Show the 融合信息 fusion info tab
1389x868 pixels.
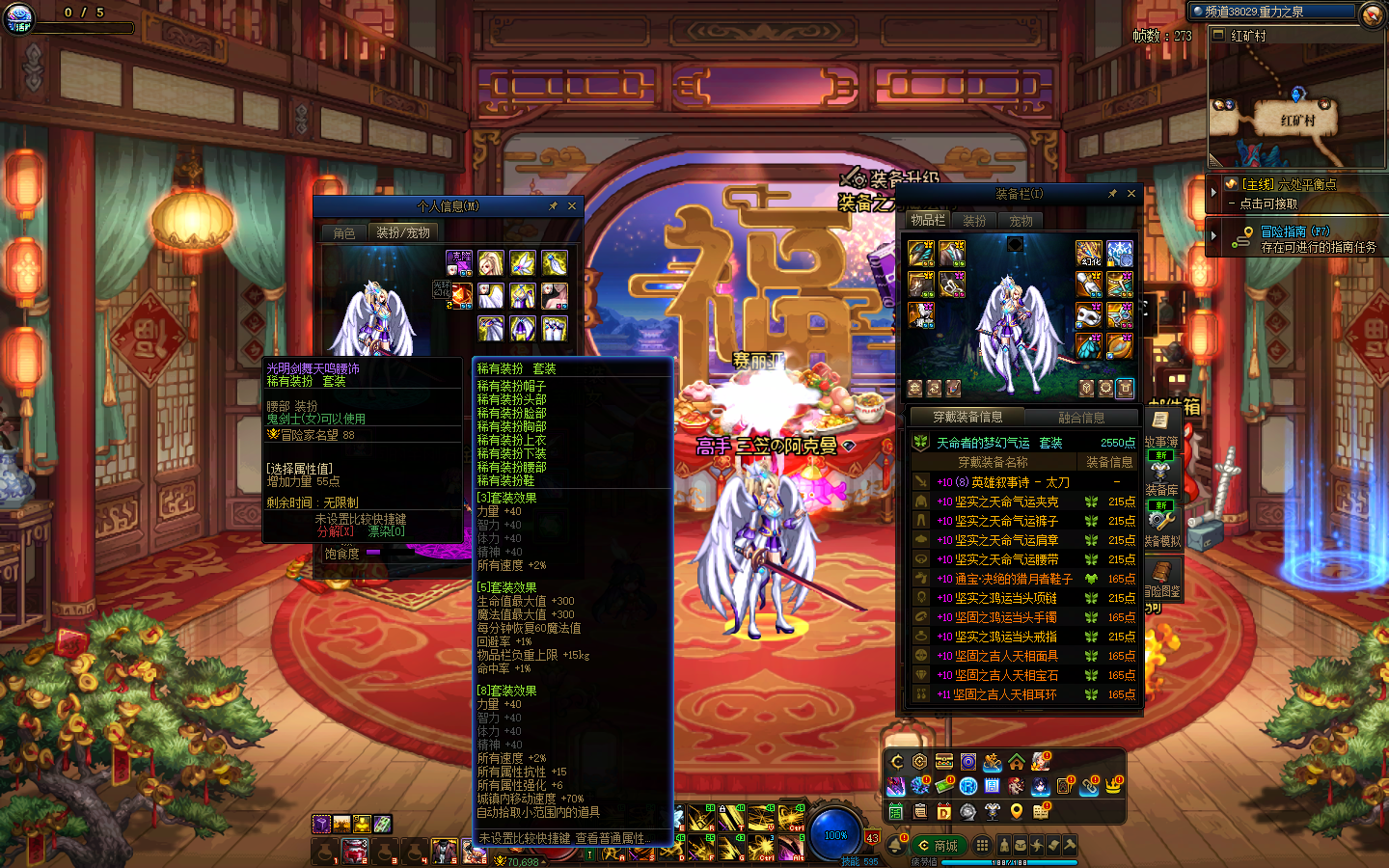[x=1081, y=418]
